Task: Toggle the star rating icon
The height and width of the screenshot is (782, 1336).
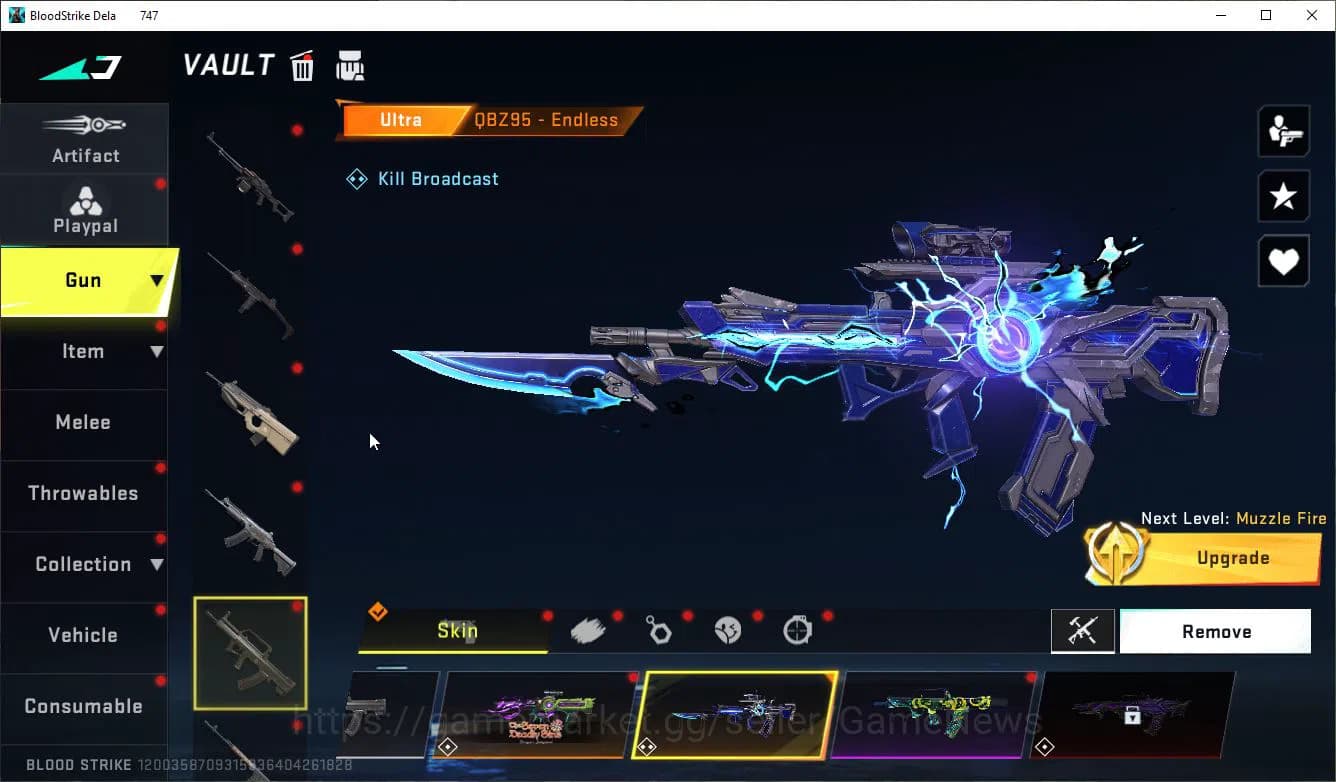Action: [x=1283, y=196]
